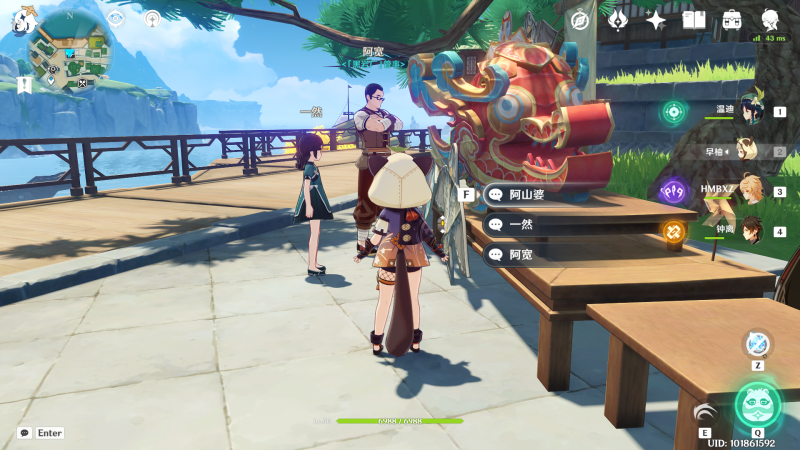Open the Wish star icon
The width and height of the screenshot is (800, 450).
[x=656, y=20]
